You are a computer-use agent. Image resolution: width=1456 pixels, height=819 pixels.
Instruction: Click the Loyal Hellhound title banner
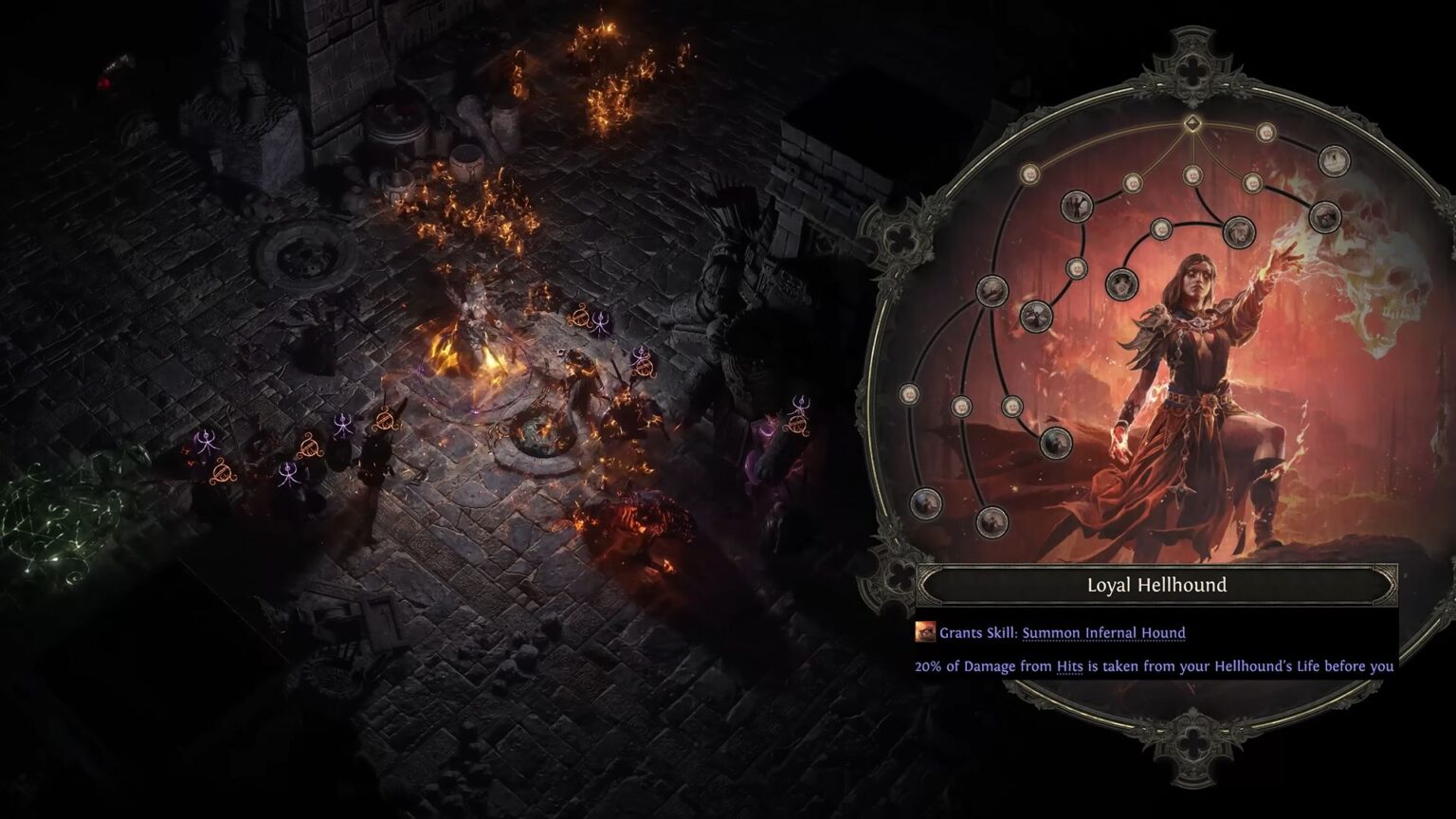pos(1156,586)
